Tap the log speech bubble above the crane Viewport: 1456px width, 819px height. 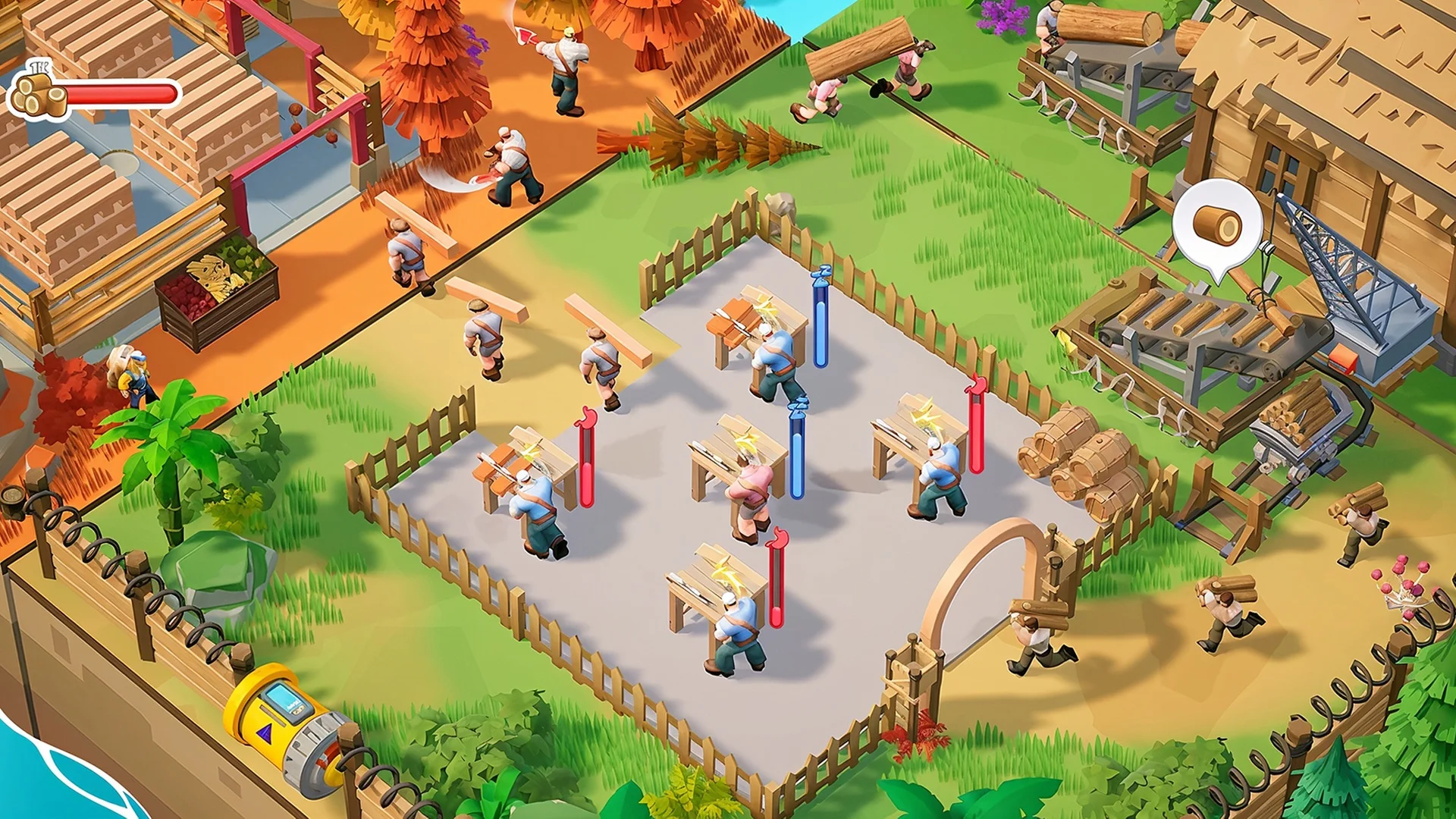pos(1216,225)
